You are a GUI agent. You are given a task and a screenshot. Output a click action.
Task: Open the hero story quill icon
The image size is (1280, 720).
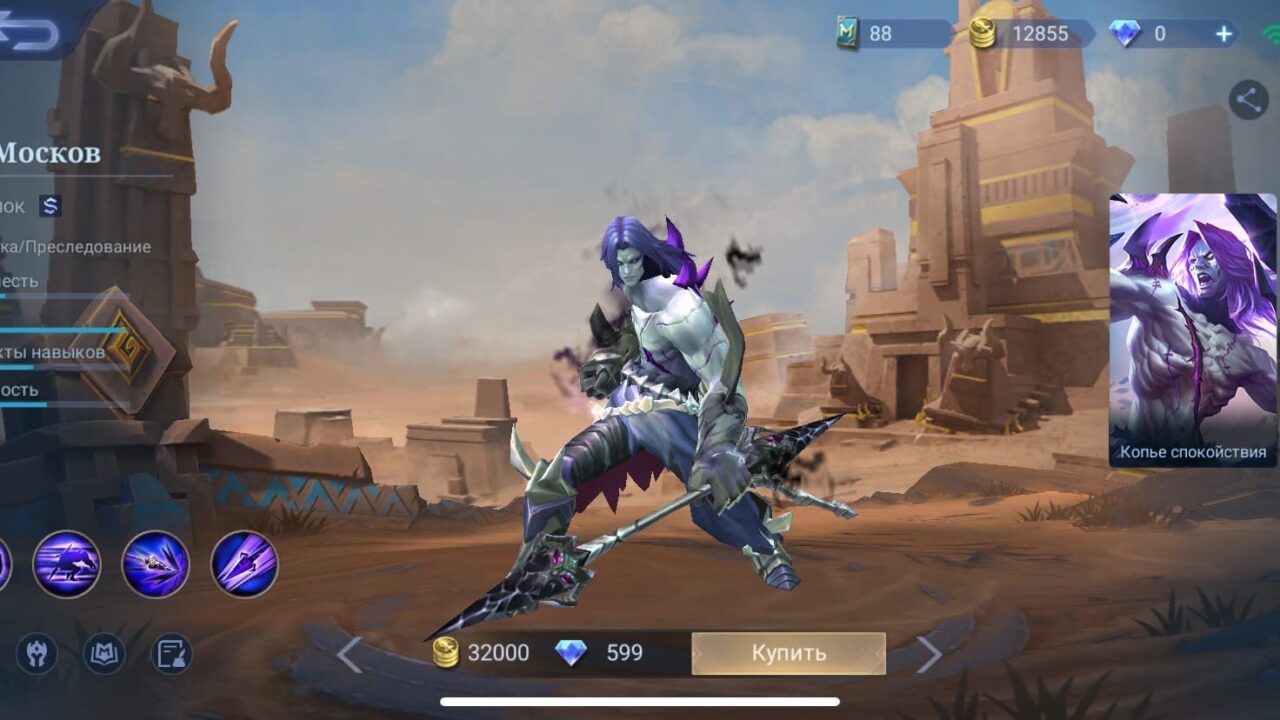pyautogui.click(x=171, y=654)
